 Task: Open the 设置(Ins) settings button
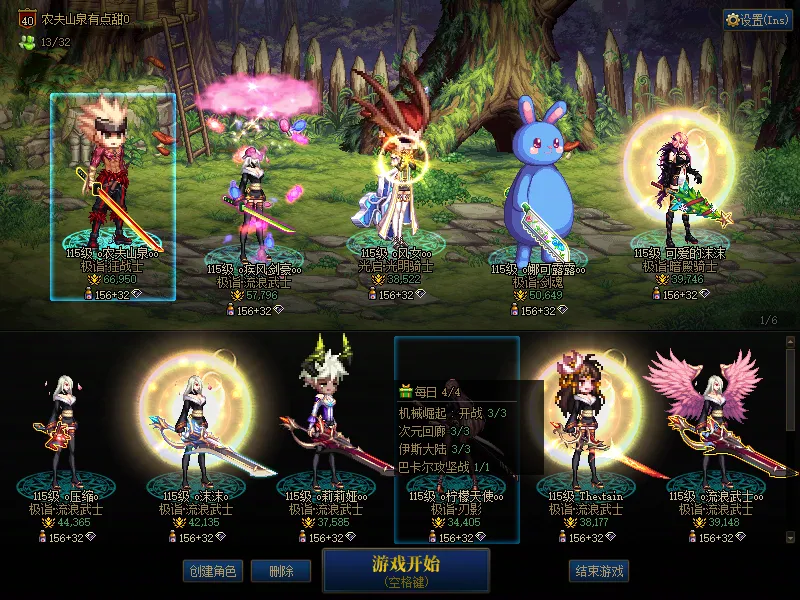[758, 20]
